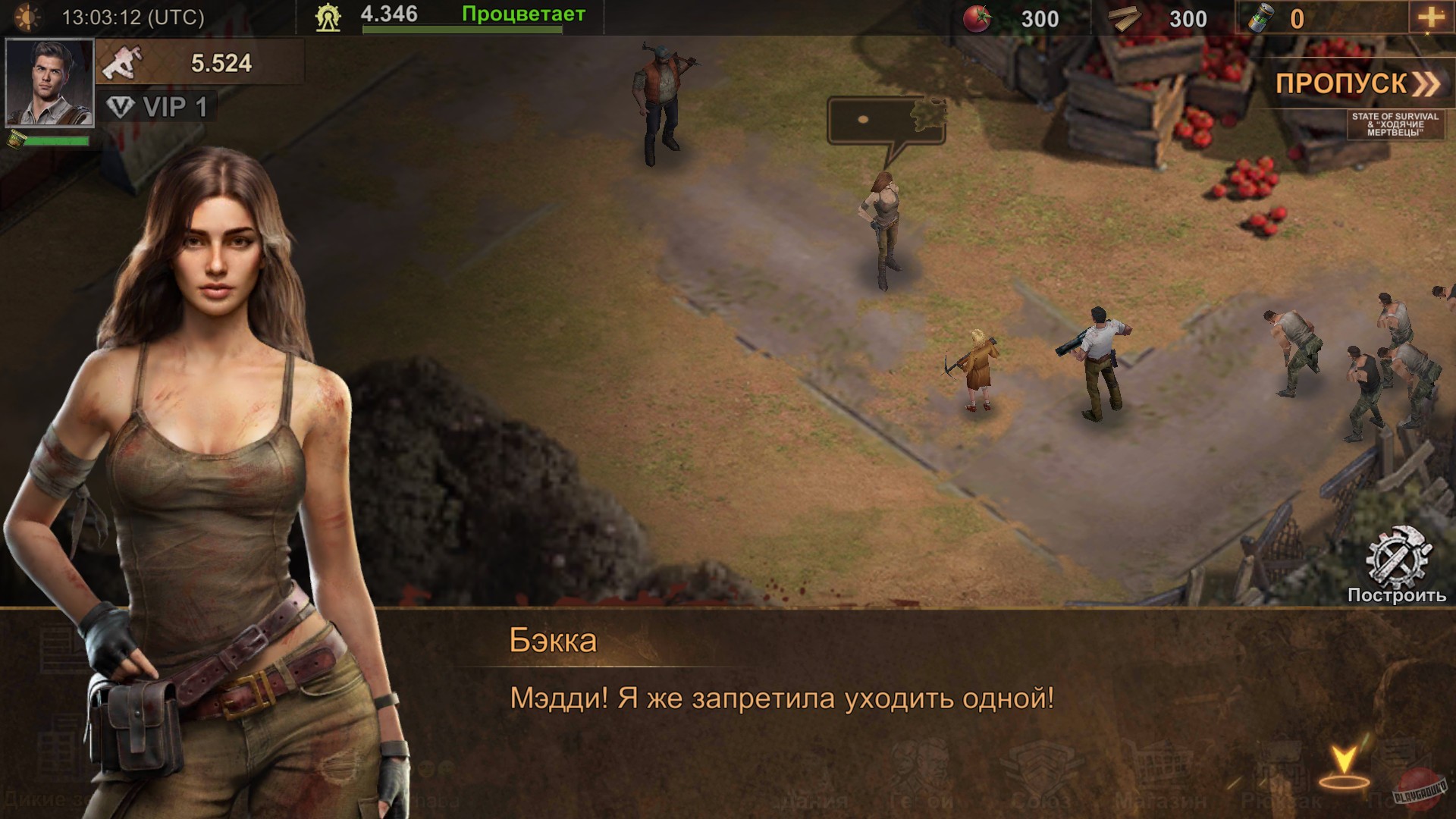Select the tomato food resource icon
The image size is (1456, 819).
(x=975, y=19)
